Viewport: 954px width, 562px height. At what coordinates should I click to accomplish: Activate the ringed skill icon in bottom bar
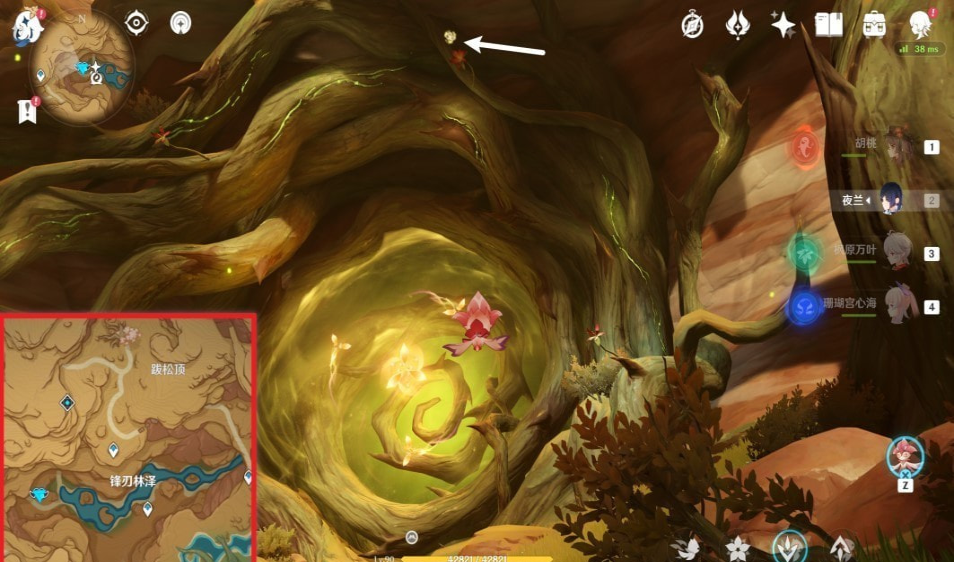[x=790, y=546]
